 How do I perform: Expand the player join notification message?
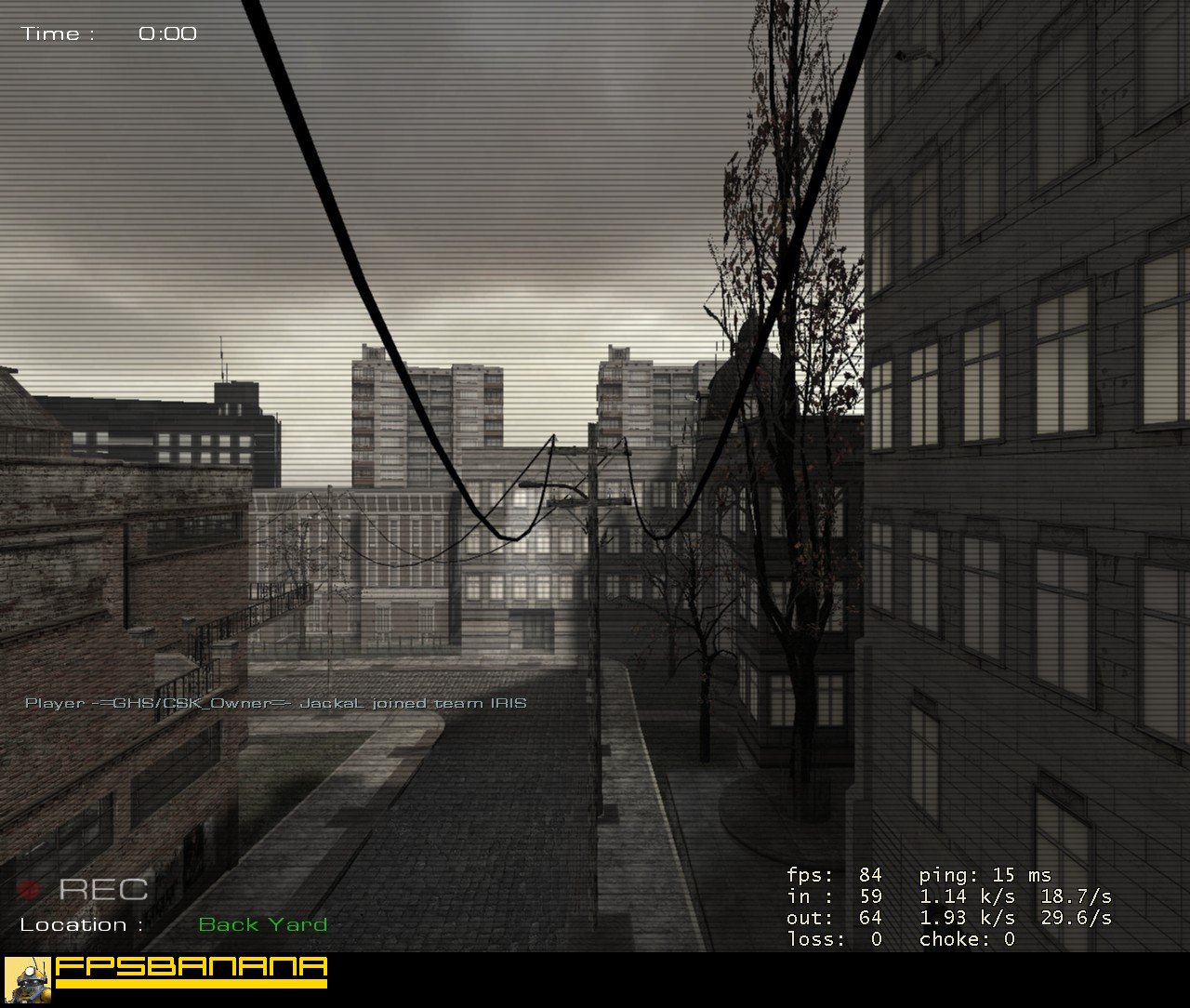coord(276,704)
